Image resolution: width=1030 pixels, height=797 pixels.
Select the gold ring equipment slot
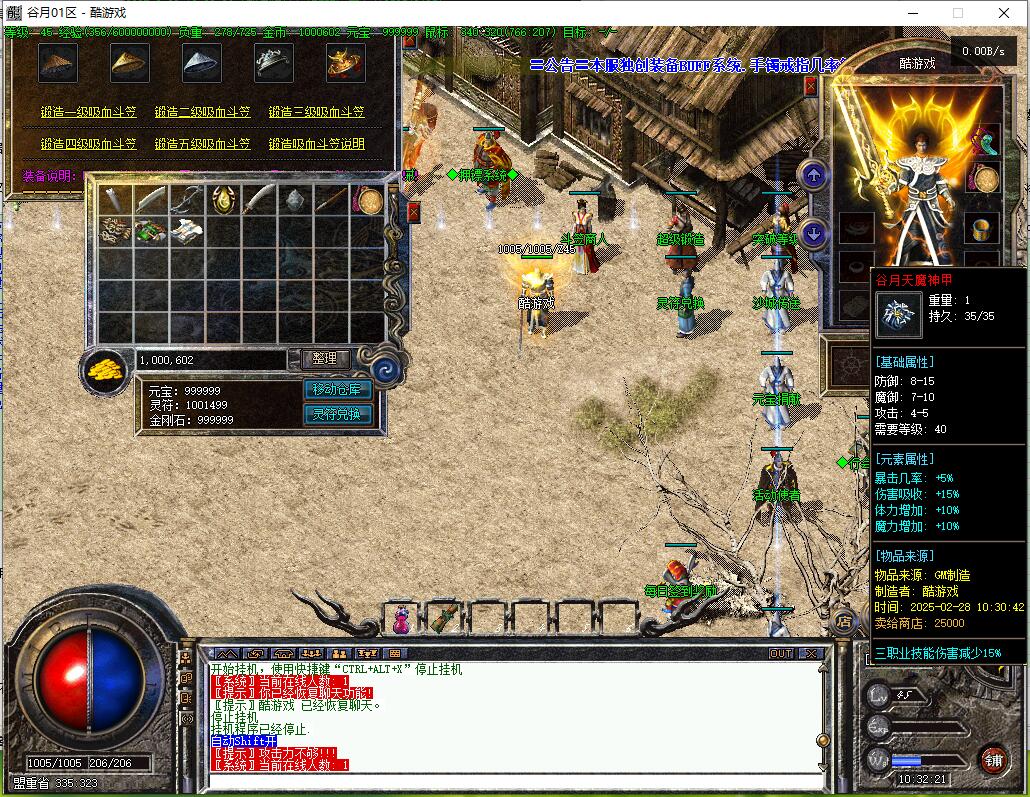tap(984, 228)
